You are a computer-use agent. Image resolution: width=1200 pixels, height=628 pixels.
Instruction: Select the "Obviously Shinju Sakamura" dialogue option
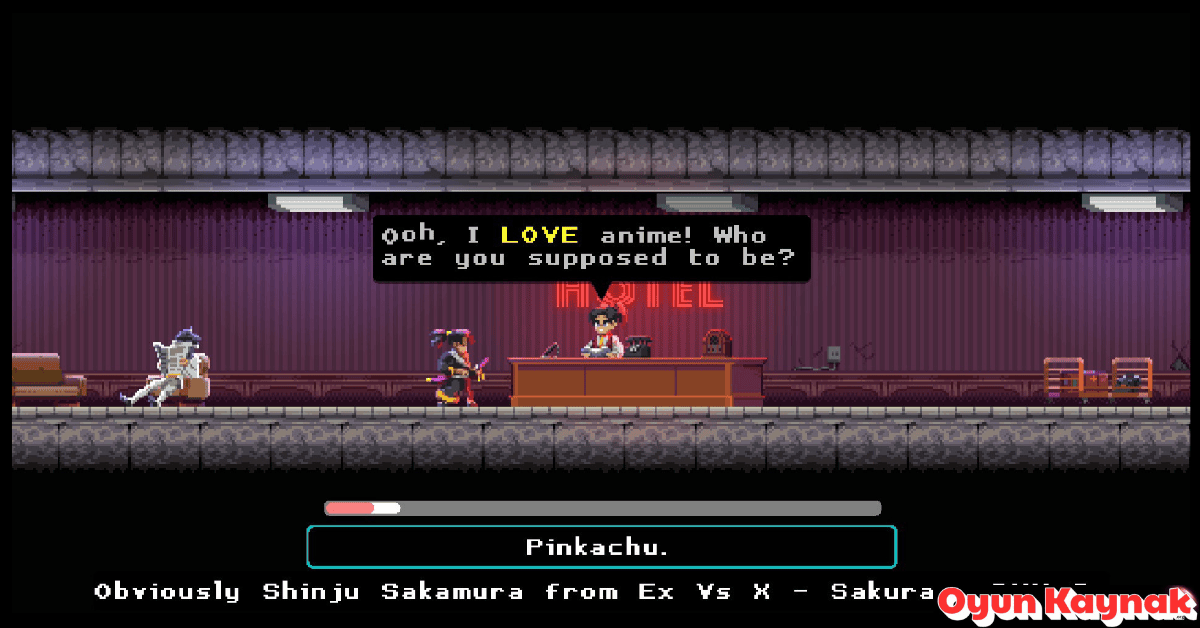[520, 592]
